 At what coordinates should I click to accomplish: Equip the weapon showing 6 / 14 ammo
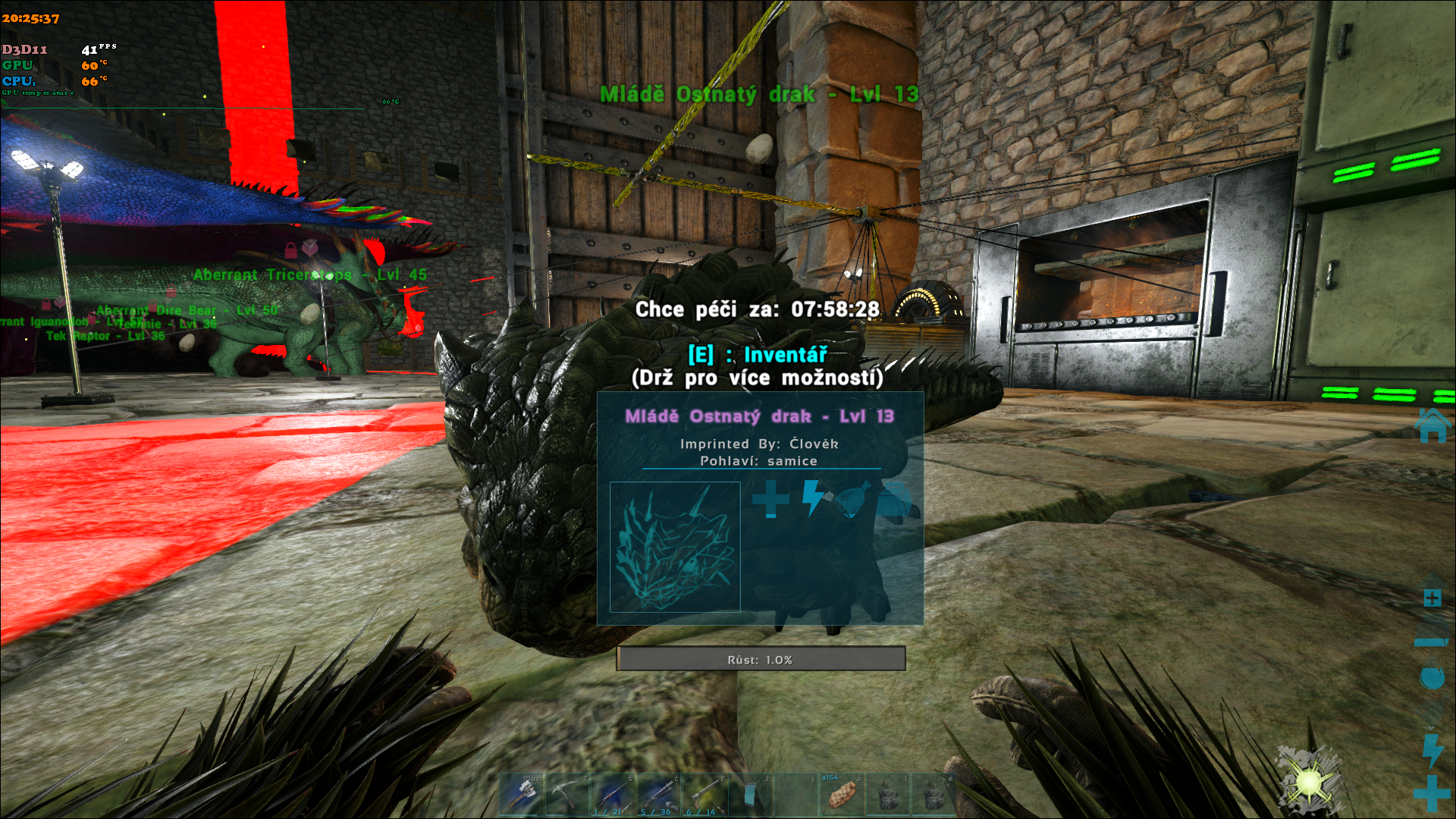click(704, 795)
